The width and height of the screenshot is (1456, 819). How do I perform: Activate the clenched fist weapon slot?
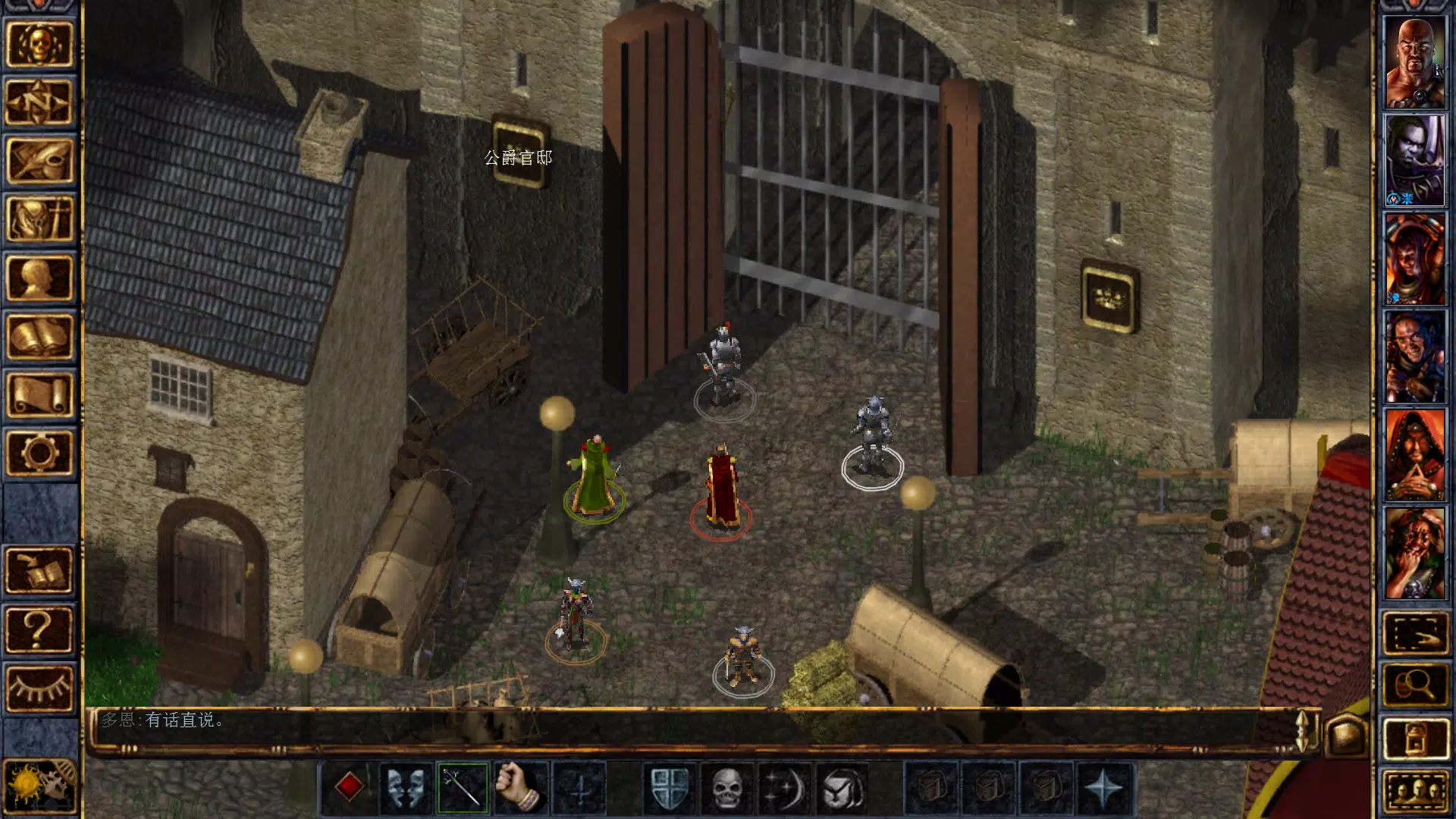pyautogui.click(x=520, y=788)
